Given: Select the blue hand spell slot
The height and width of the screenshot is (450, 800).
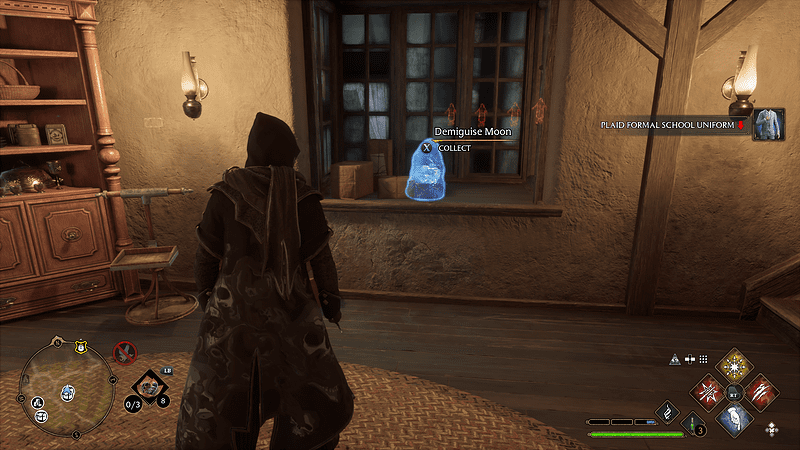Looking at the screenshot, I should coord(736,418).
